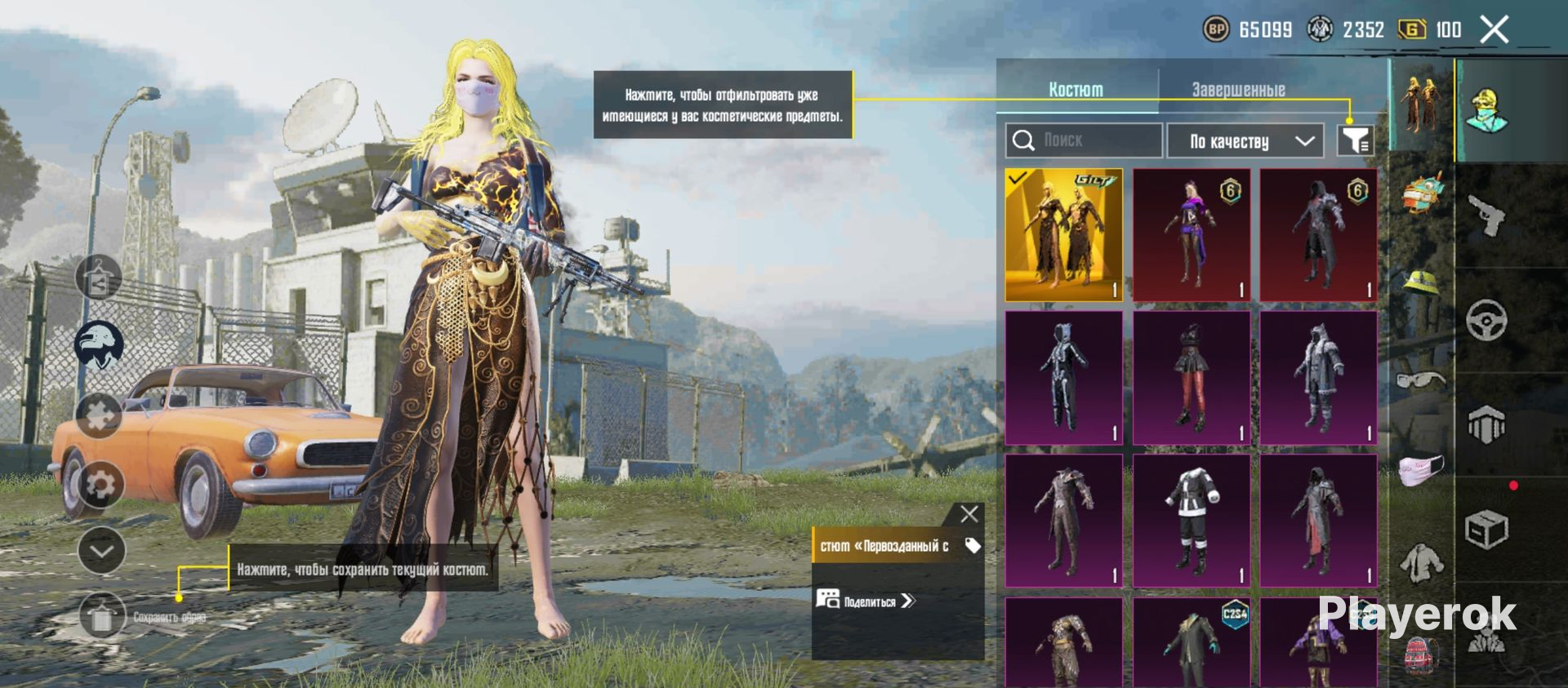1568x688 pixels.
Task: Select the white Santa-style outfit thumbnail
Action: (x=1191, y=520)
